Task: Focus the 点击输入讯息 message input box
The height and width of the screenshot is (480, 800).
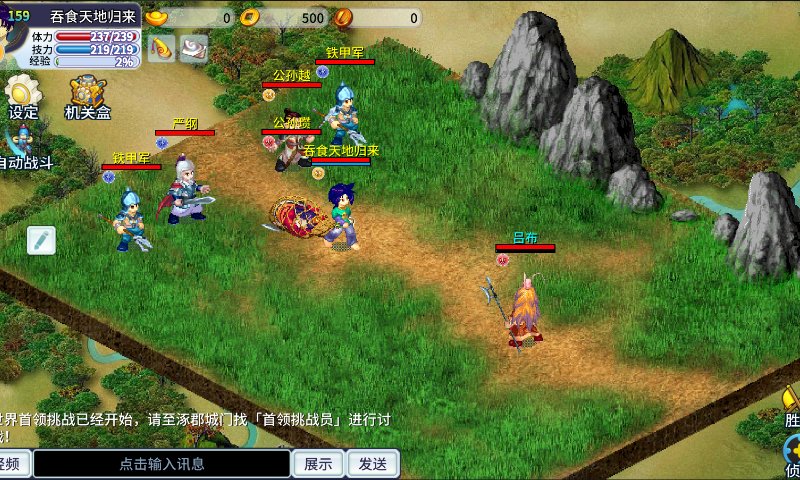Action: pos(162,464)
